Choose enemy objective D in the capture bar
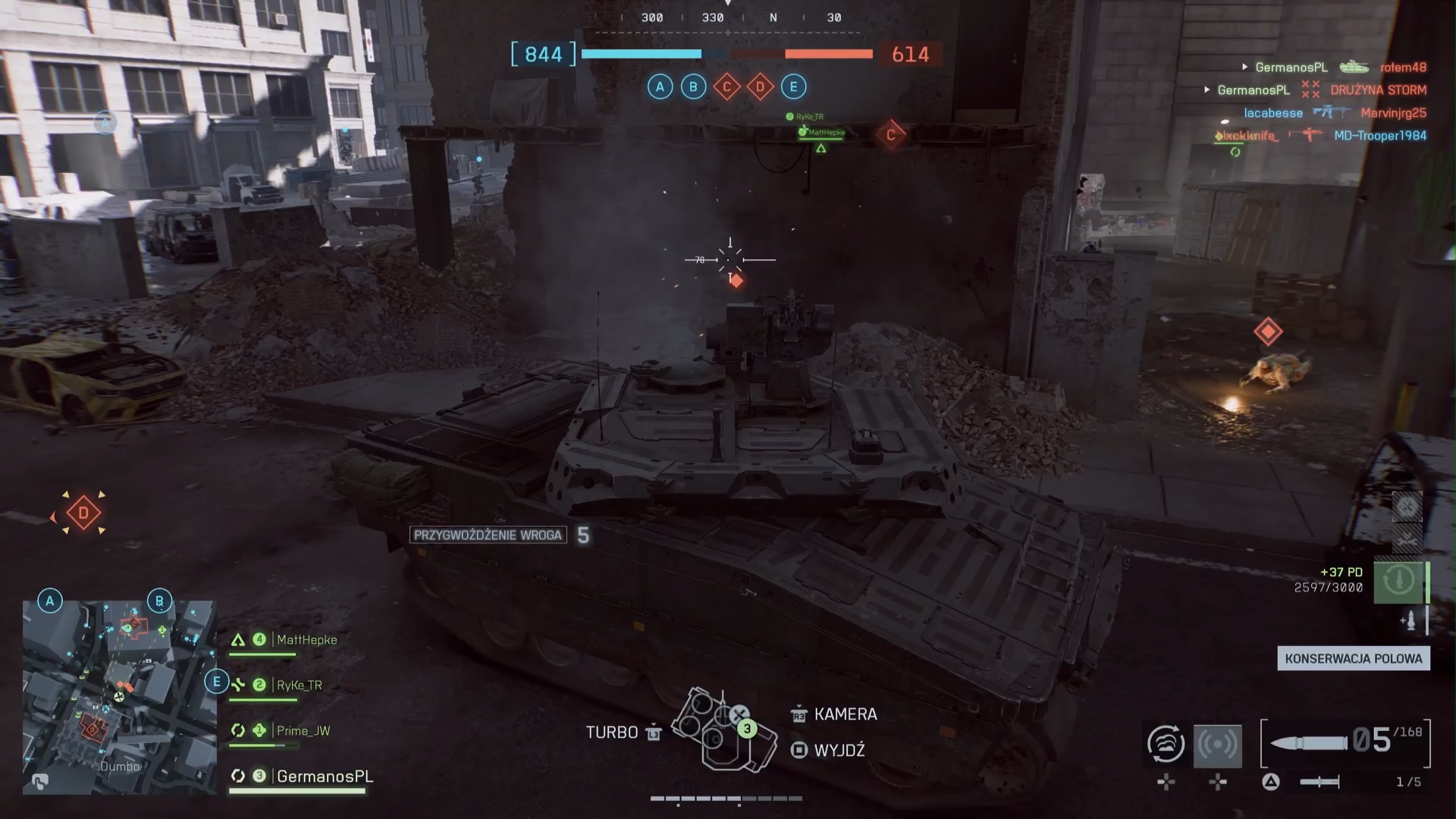Image resolution: width=1456 pixels, height=819 pixels. coord(760,87)
